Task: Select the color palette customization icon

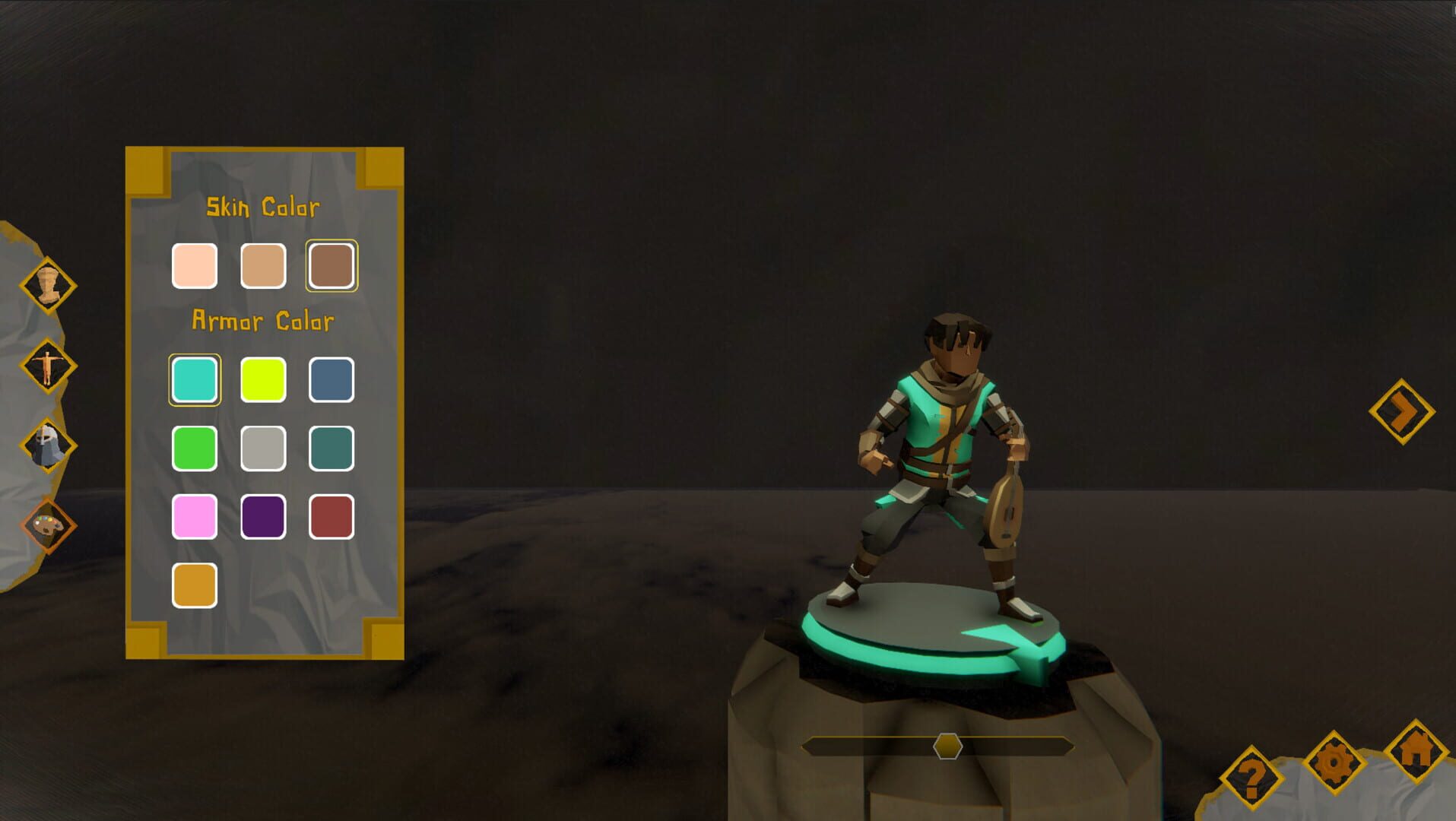Action: (x=47, y=525)
